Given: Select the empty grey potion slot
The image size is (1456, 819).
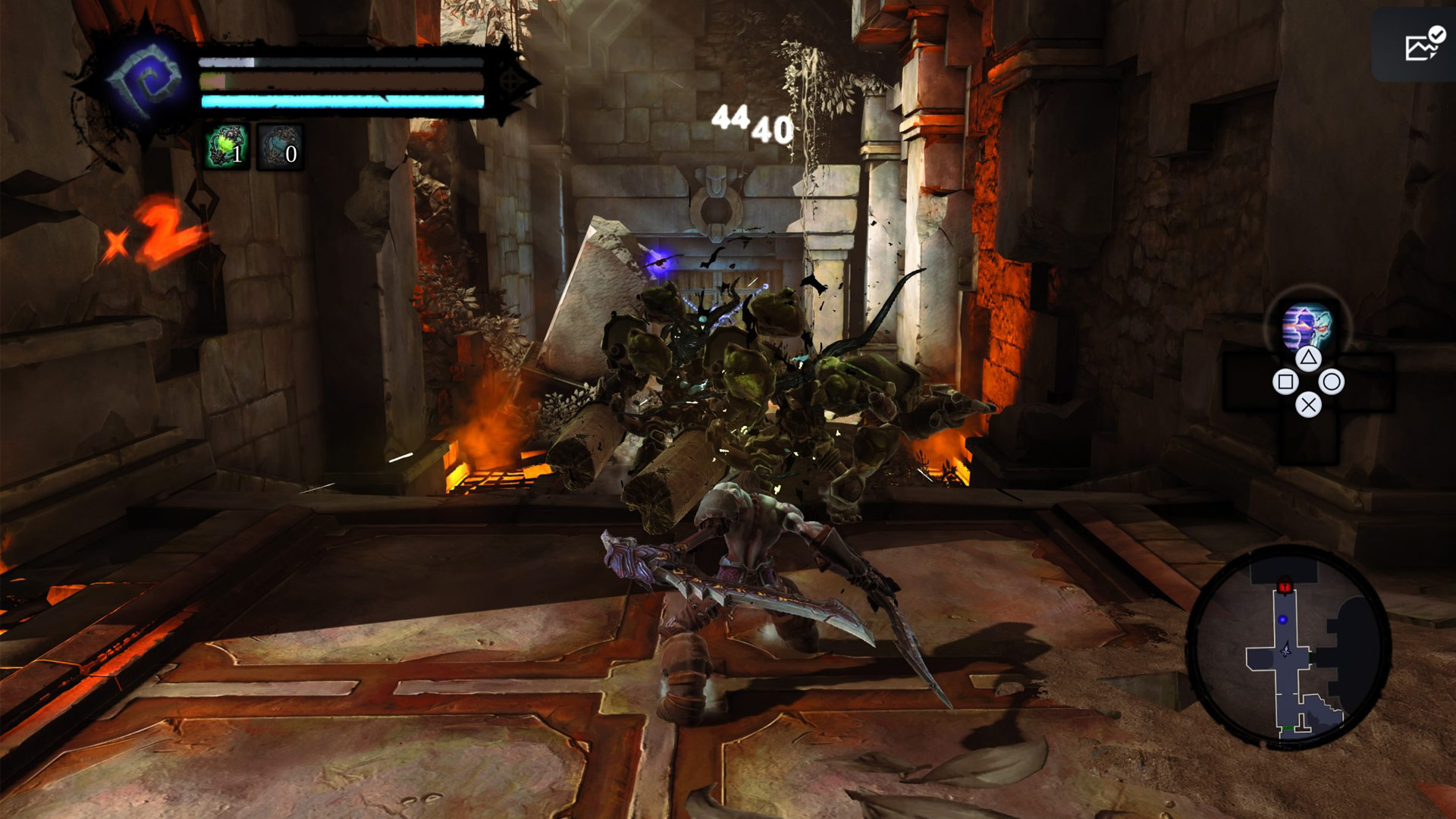Looking at the screenshot, I should click(x=279, y=146).
